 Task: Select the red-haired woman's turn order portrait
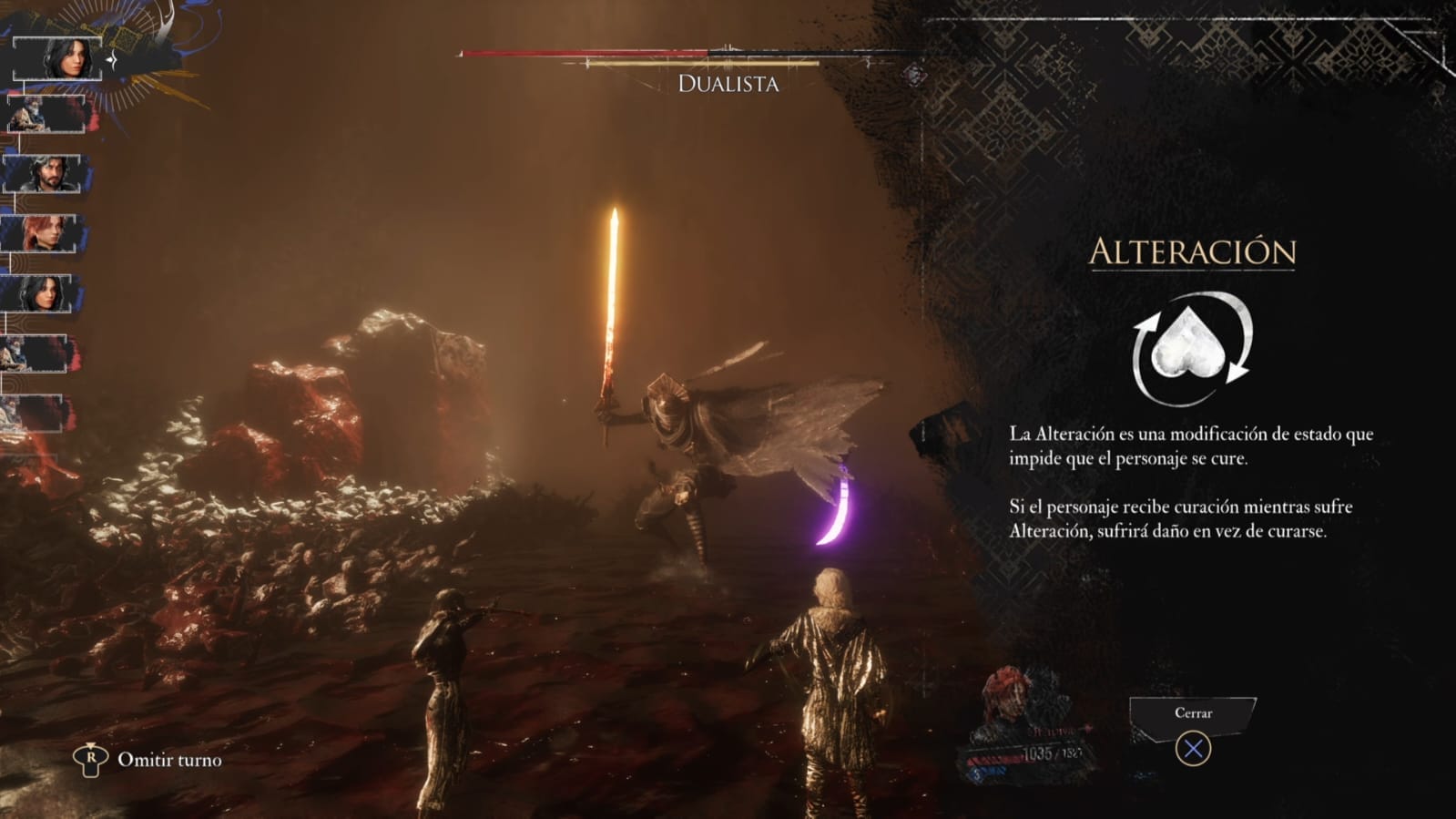point(43,233)
